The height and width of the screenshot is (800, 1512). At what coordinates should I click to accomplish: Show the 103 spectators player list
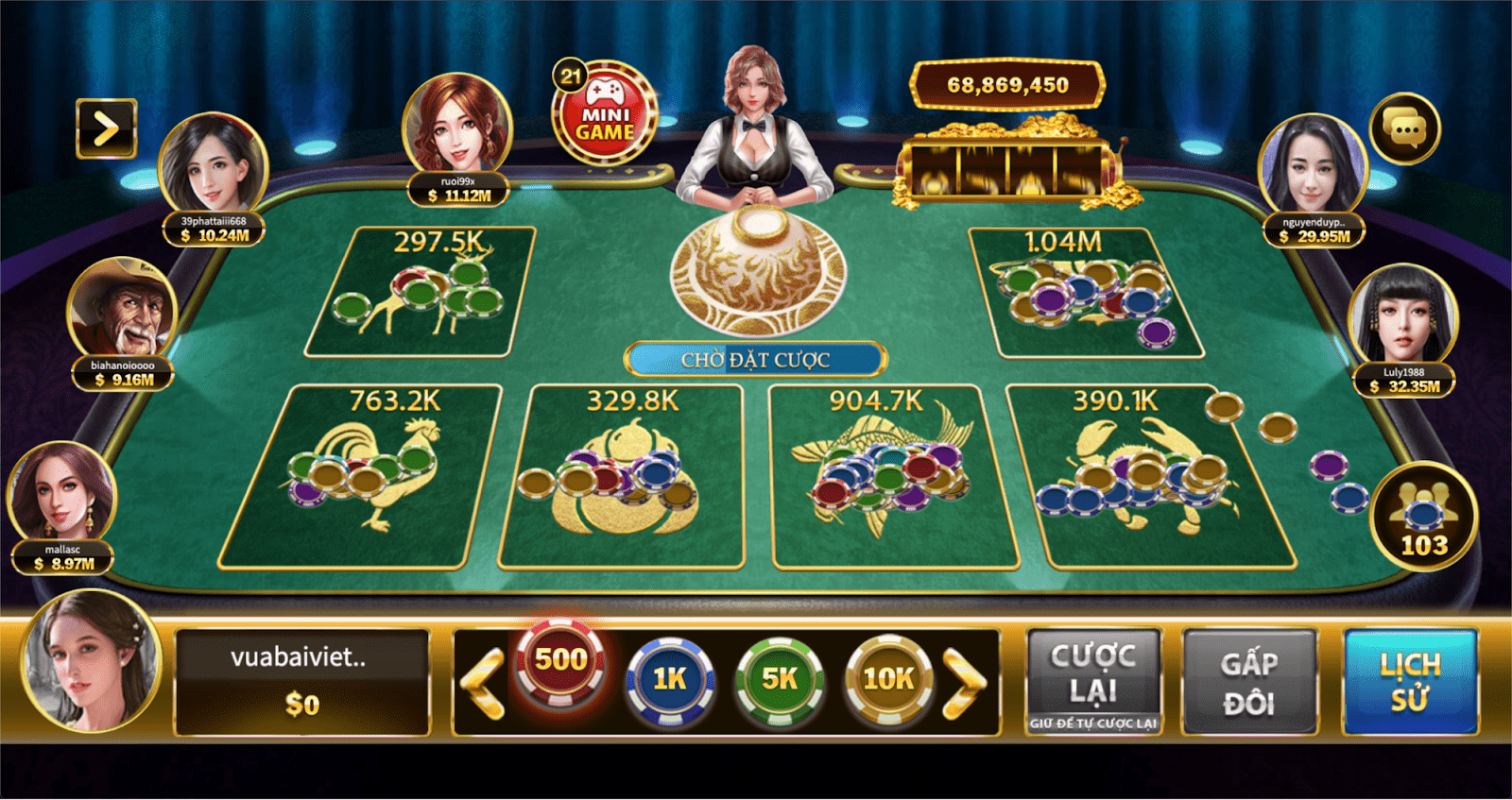click(x=1423, y=517)
